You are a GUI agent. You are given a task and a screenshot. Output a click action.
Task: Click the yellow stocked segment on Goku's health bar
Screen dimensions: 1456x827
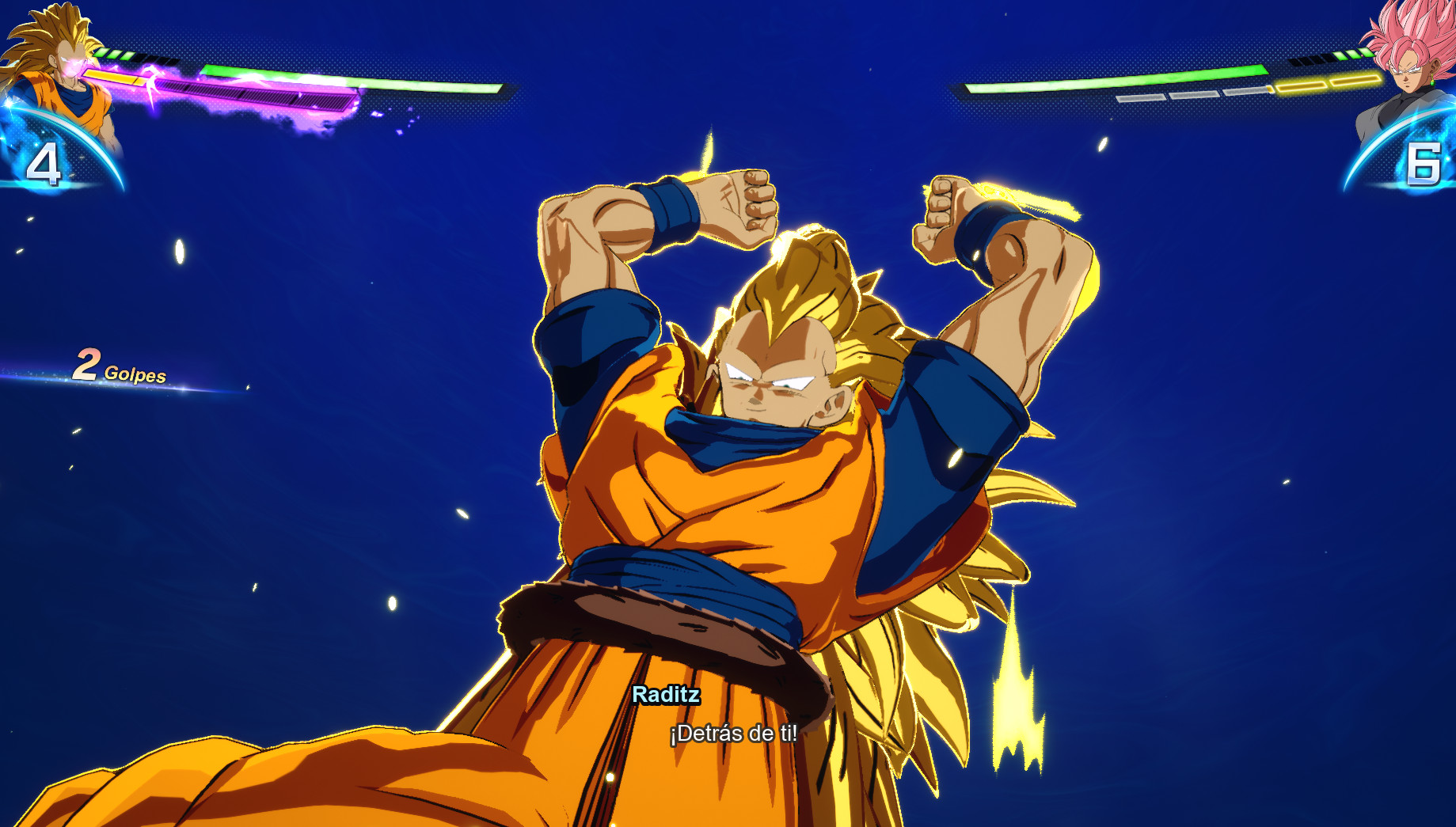pyautogui.click(x=111, y=78)
